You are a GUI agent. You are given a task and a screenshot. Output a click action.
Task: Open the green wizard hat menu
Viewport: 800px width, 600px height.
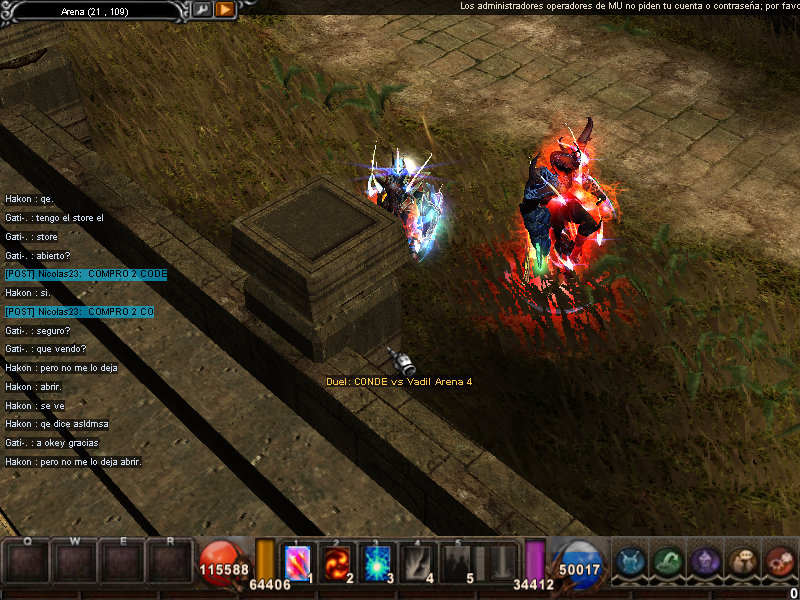[x=668, y=562]
